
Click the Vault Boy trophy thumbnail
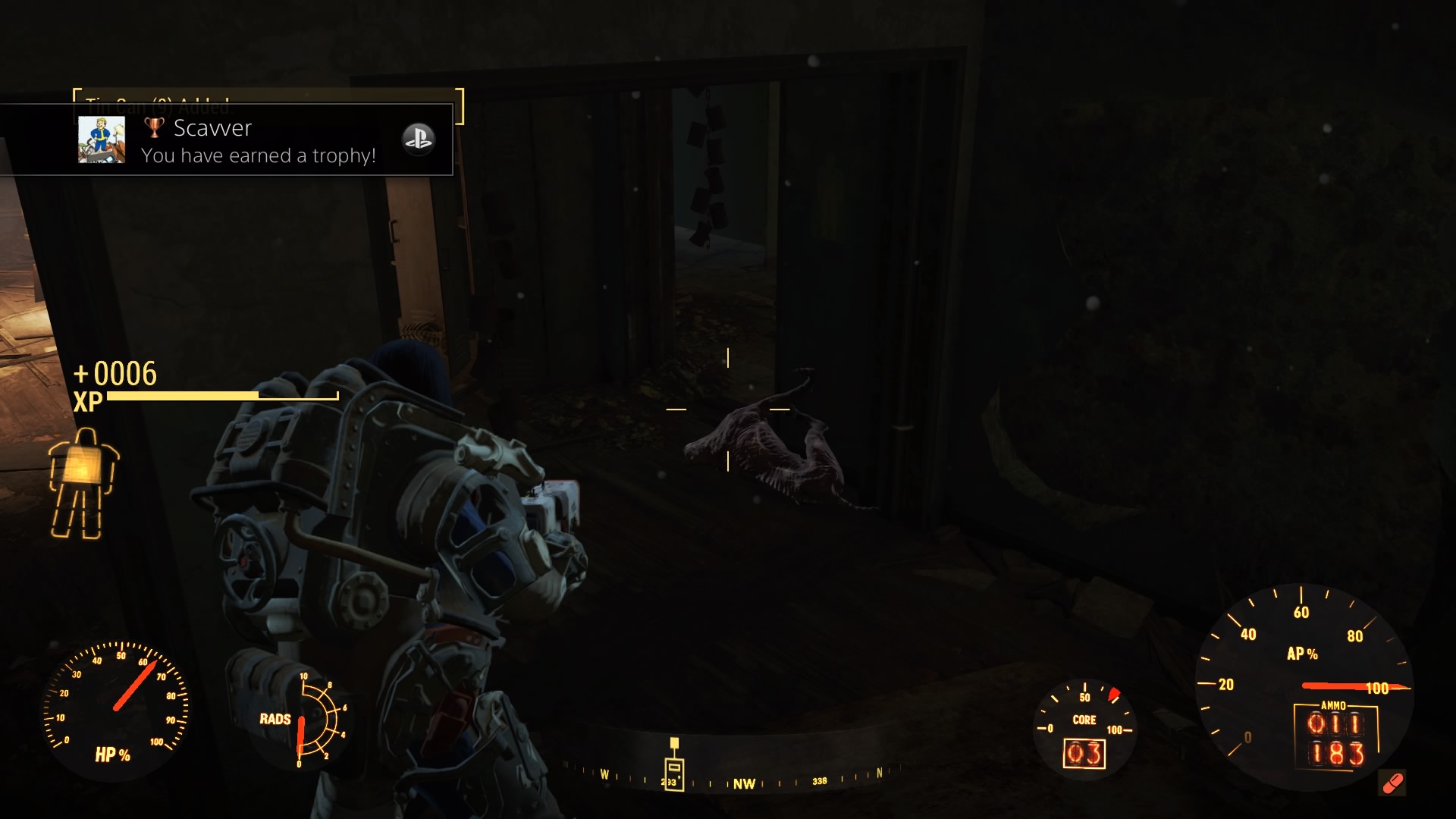tap(102, 140)
